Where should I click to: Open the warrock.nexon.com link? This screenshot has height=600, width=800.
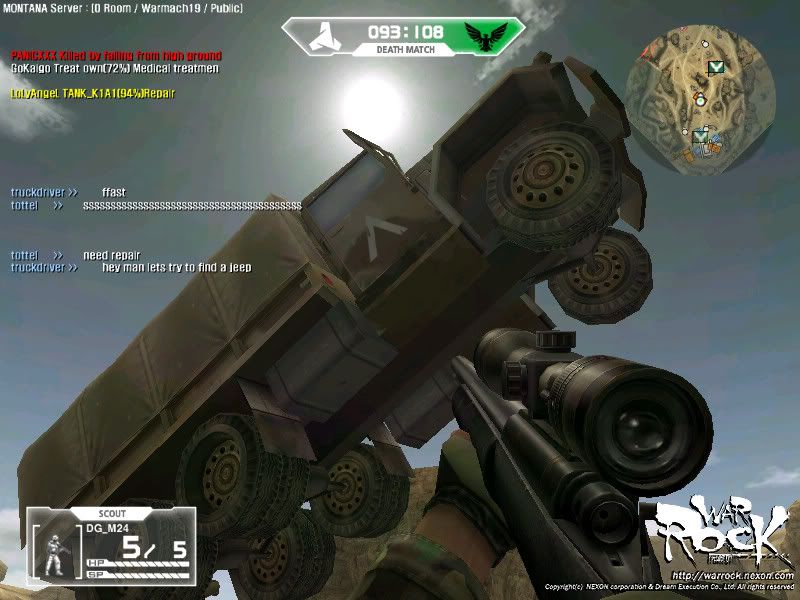(733, 576)
